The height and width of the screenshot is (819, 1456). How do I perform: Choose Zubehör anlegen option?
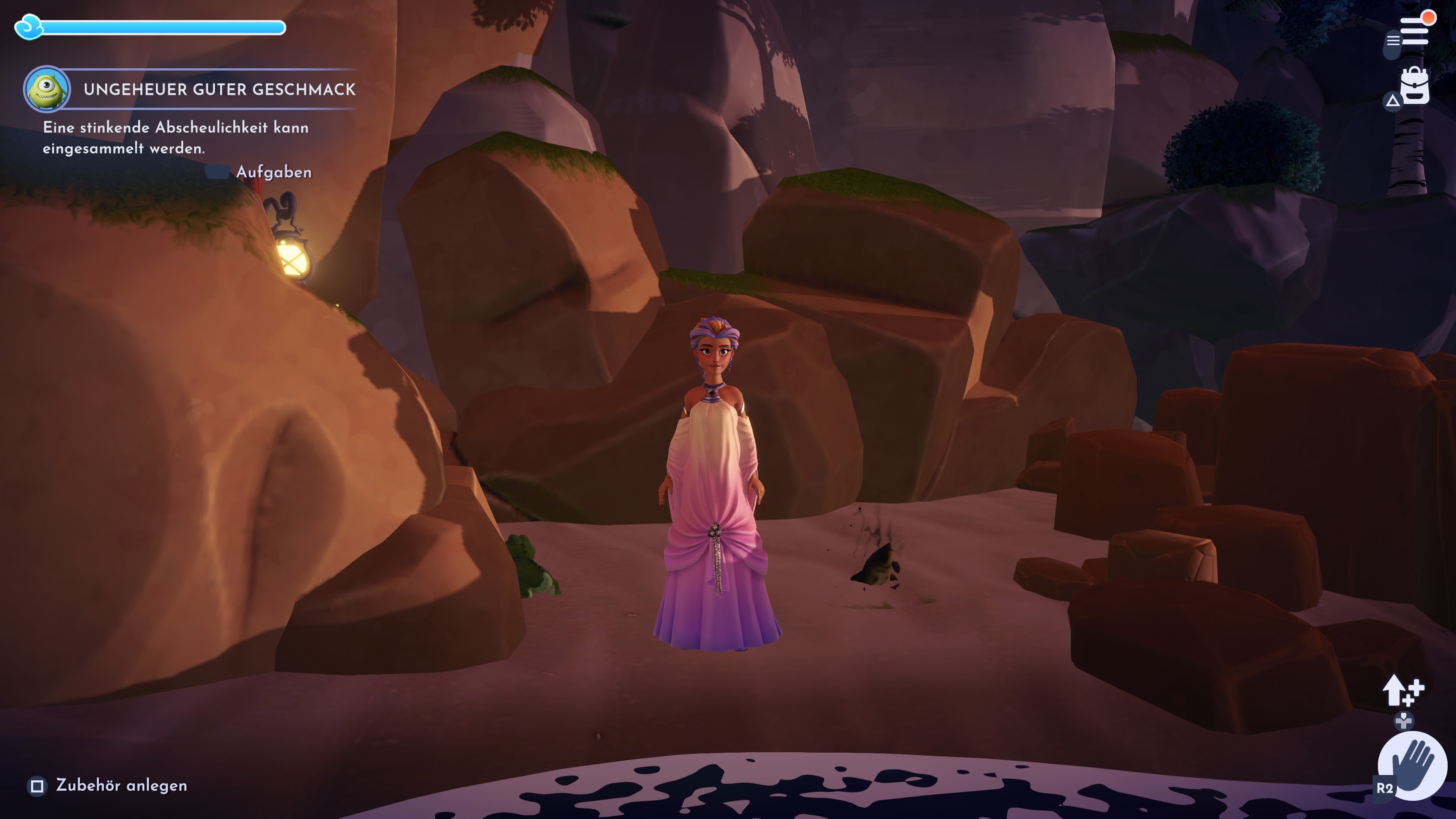tap(121, 786)
